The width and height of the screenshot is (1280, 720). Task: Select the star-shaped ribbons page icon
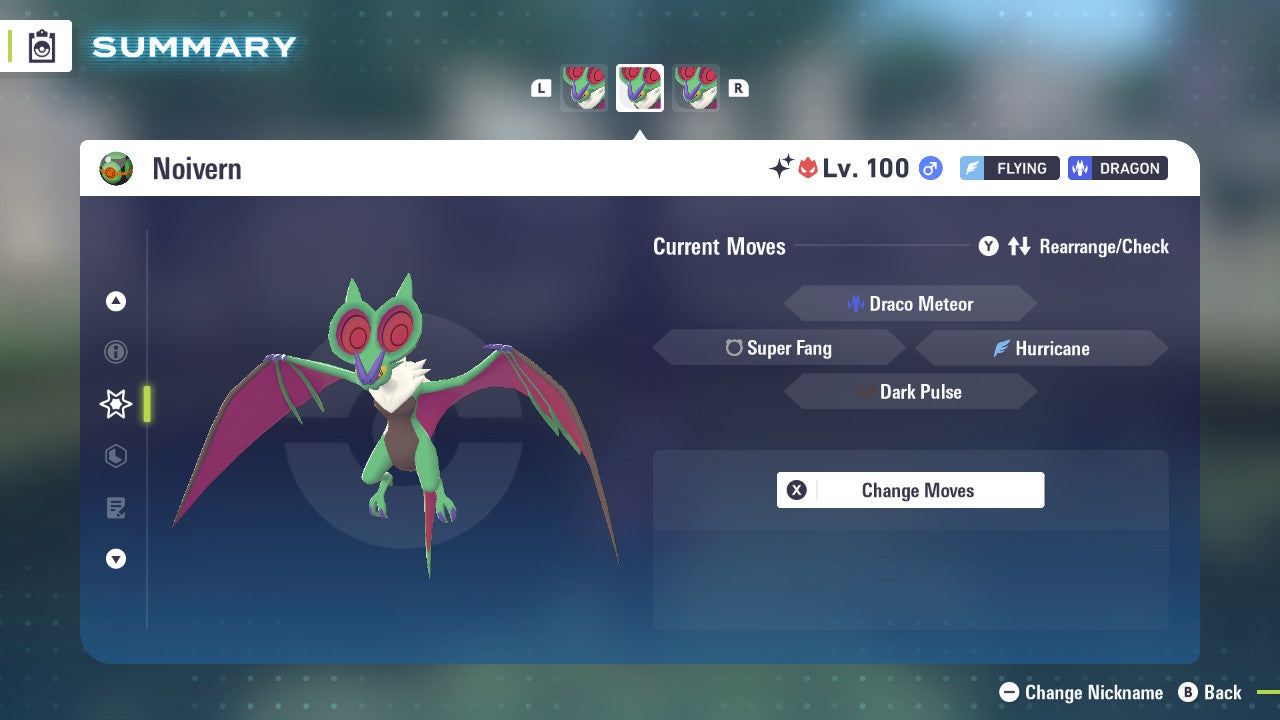pos(115,404)
